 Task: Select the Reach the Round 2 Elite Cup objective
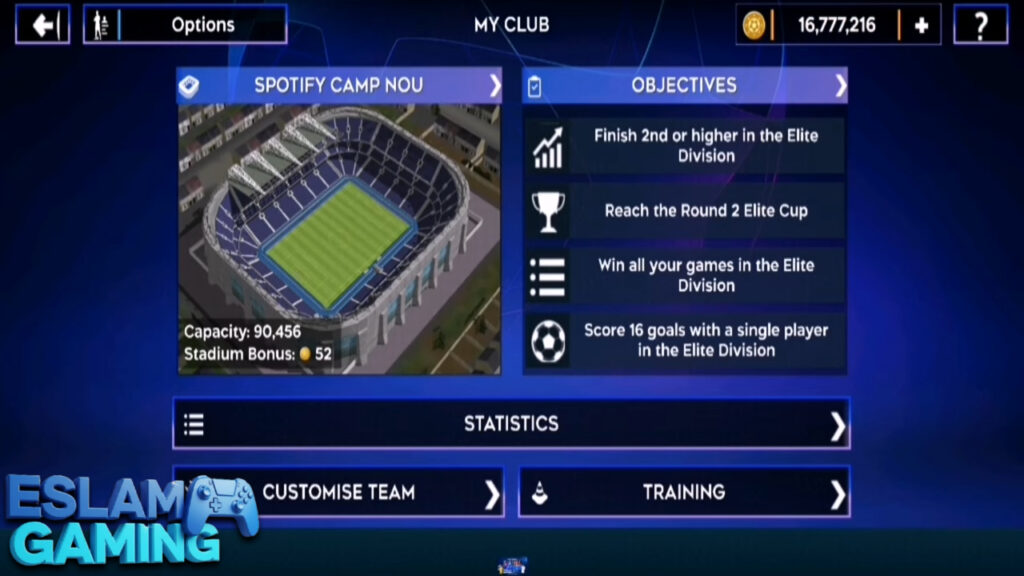685,211
